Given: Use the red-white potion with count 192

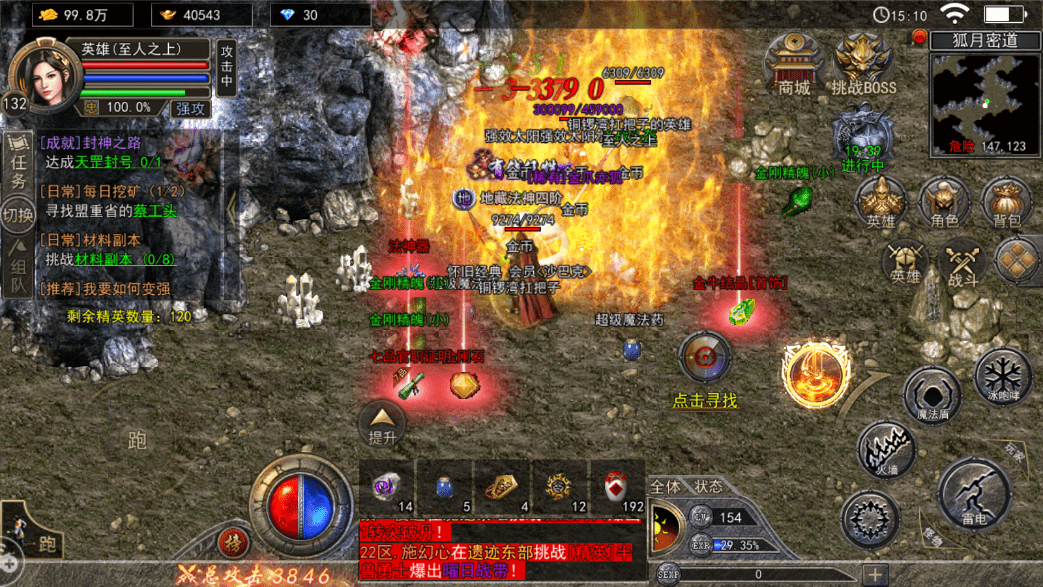Looking at the screenshot, I should [618, 488].
